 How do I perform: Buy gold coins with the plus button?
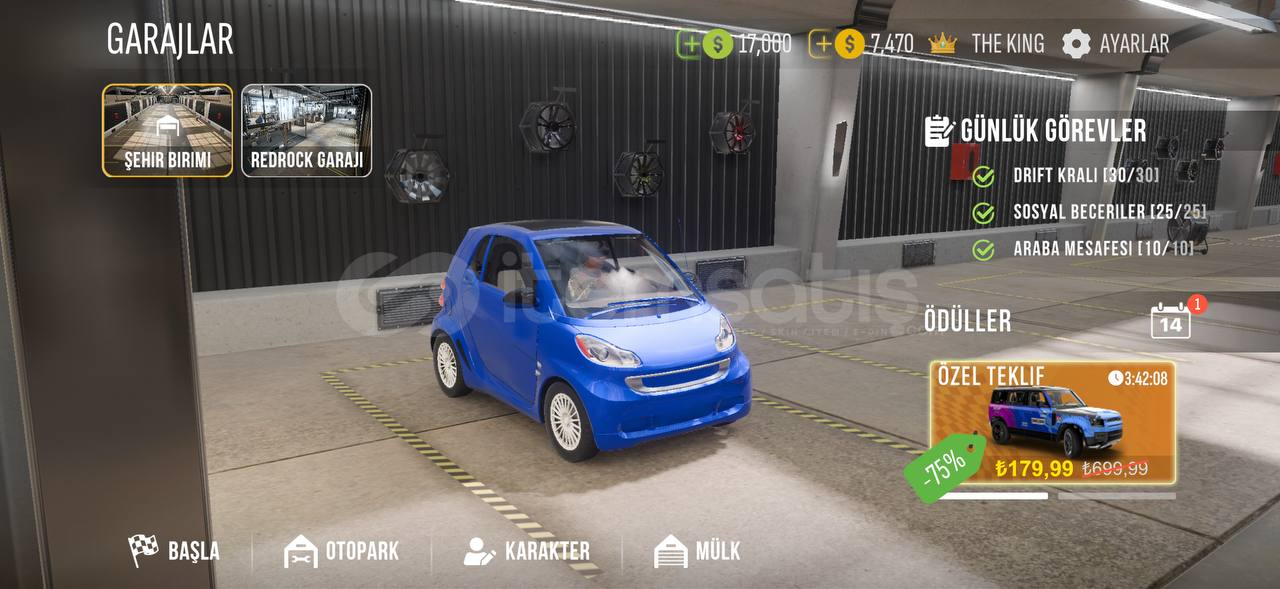(x=821, y=44)
